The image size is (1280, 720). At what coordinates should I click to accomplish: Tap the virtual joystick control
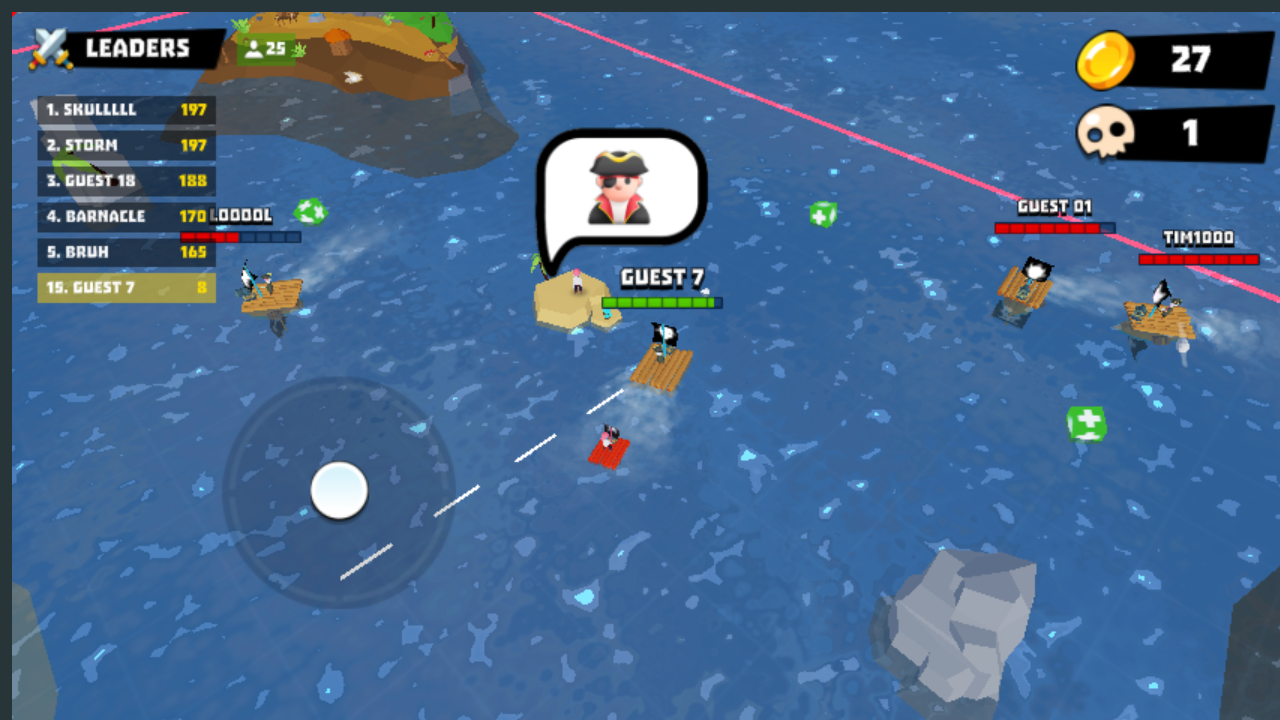340,490
